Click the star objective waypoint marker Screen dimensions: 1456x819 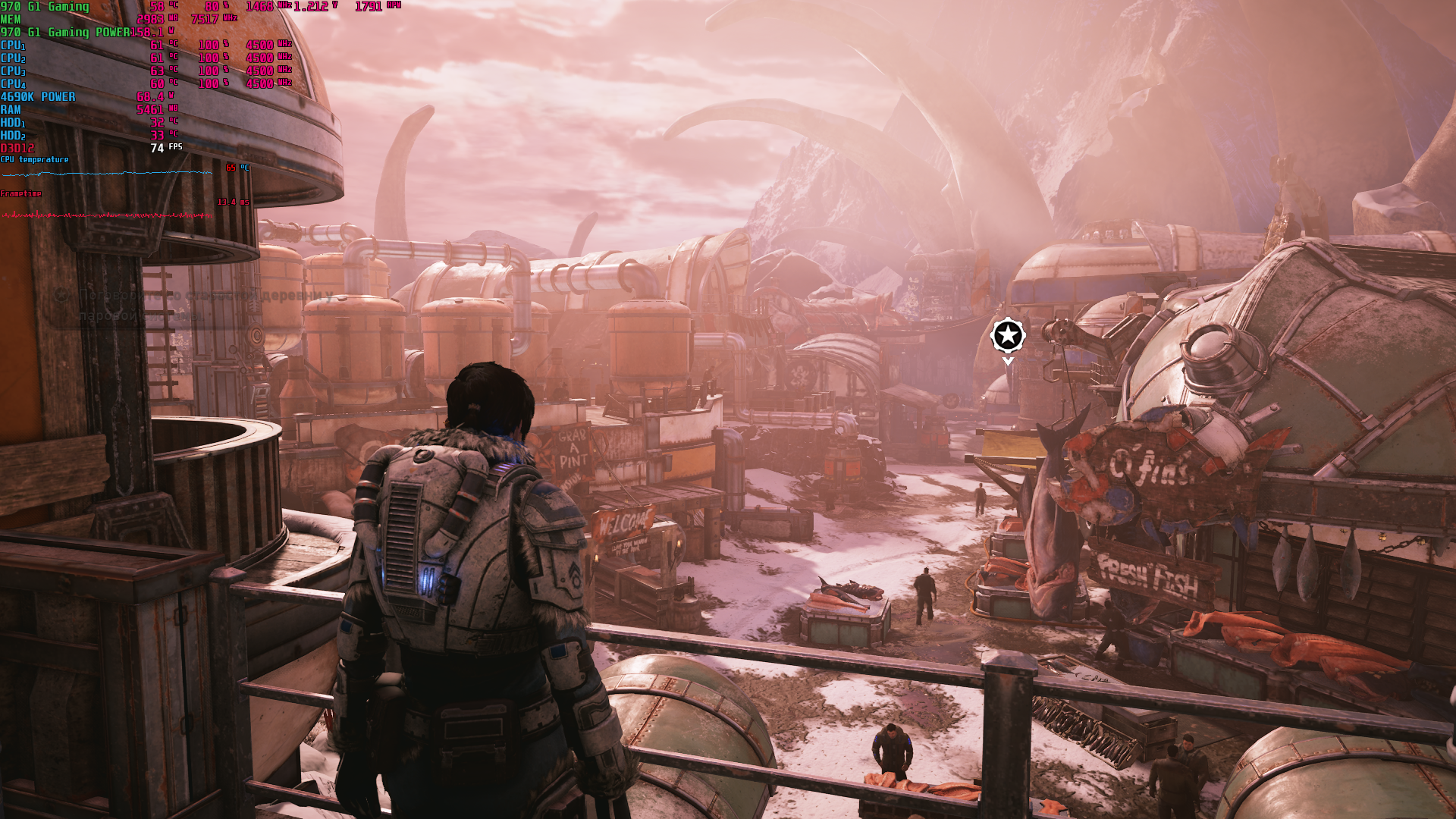(1008, 335)
